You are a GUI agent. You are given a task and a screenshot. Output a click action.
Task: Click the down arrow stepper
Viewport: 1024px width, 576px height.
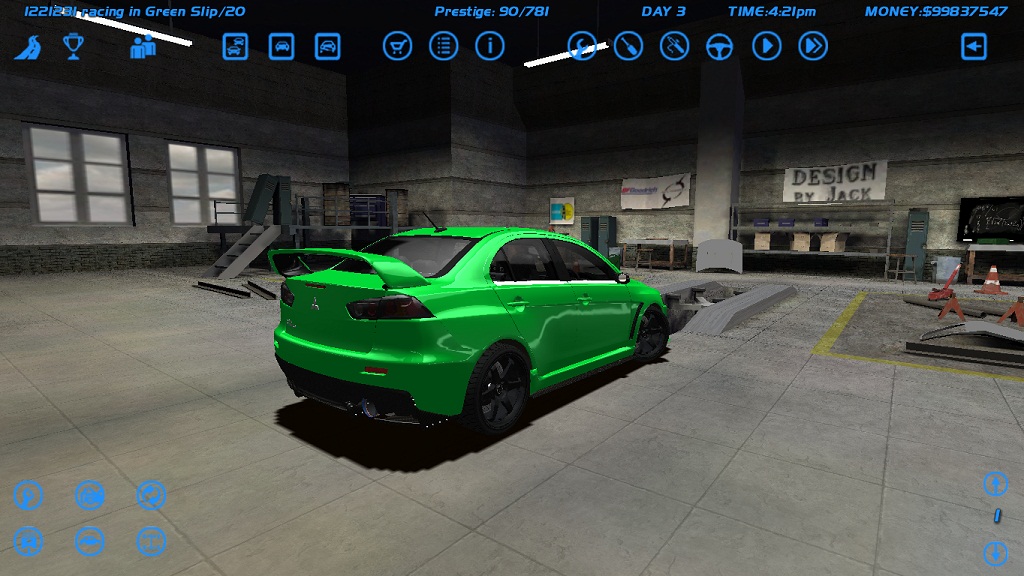pyautogui.click(x=995, y=551)
